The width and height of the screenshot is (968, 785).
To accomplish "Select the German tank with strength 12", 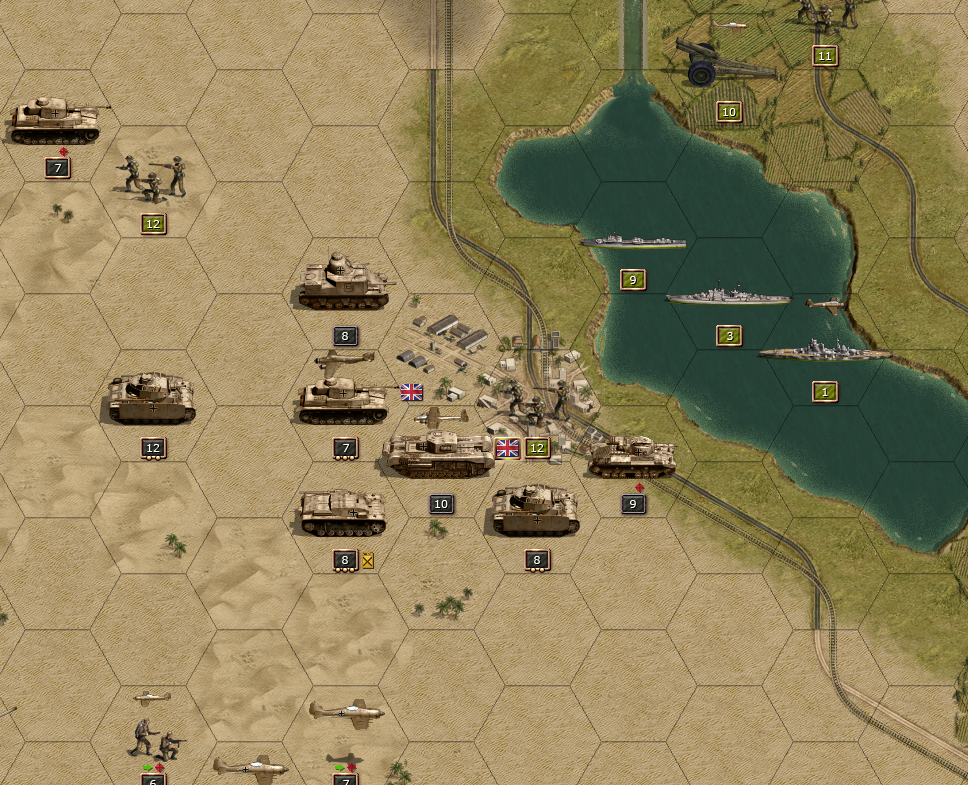I will click(x=152, y=398).
